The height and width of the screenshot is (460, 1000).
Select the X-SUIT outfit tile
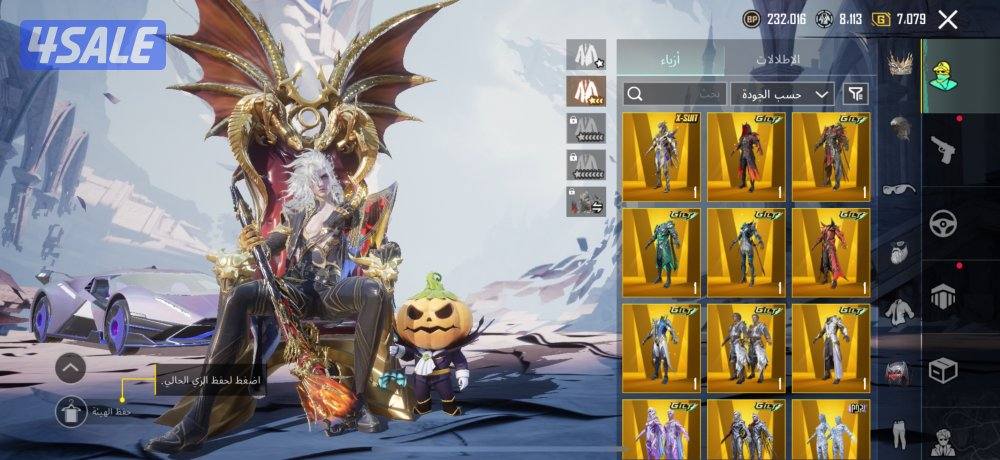661,157
